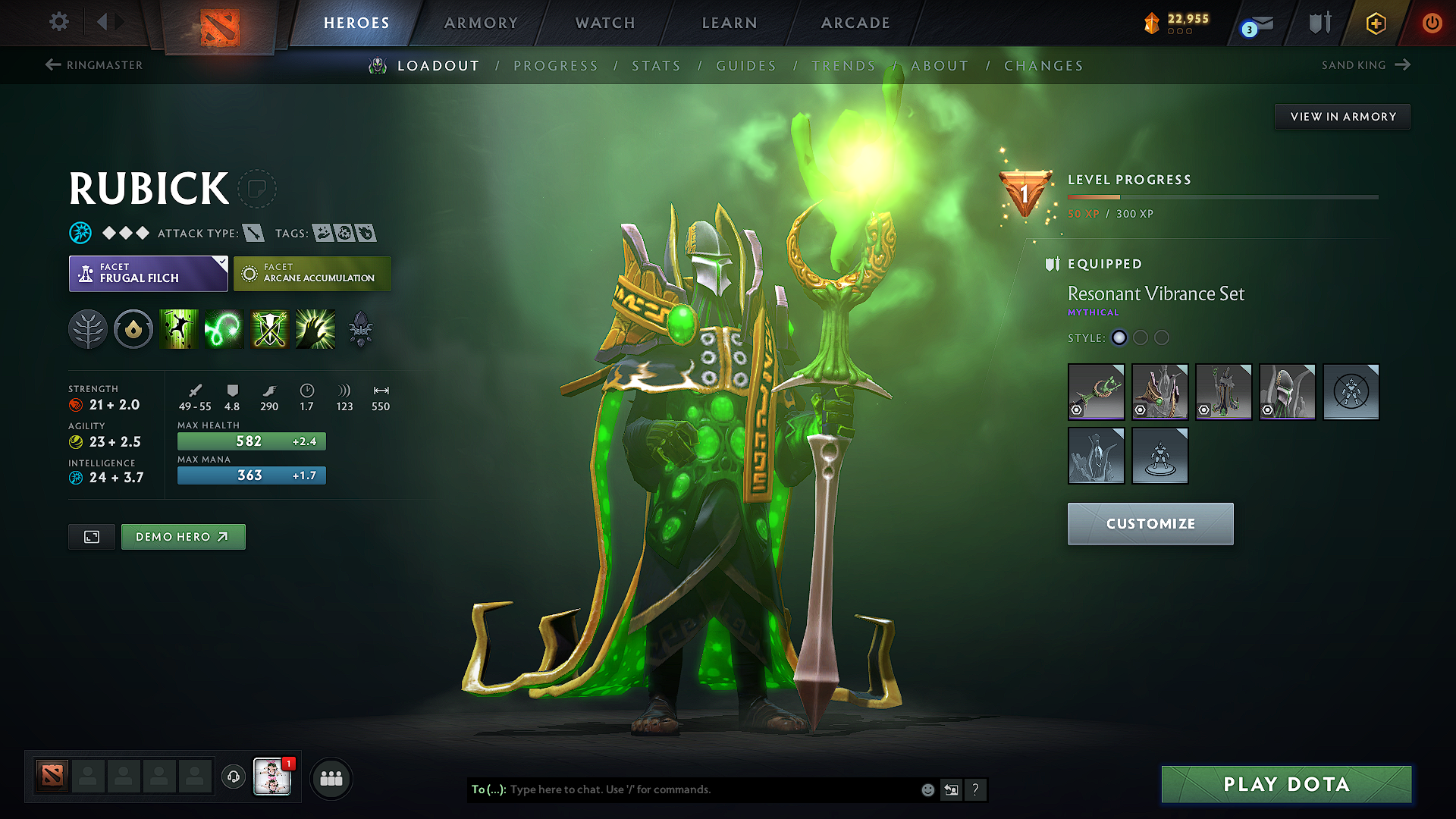The image size is (1456, 819).
Task: Open the voice chat headset icon
Action: click(x=233, y=778)
